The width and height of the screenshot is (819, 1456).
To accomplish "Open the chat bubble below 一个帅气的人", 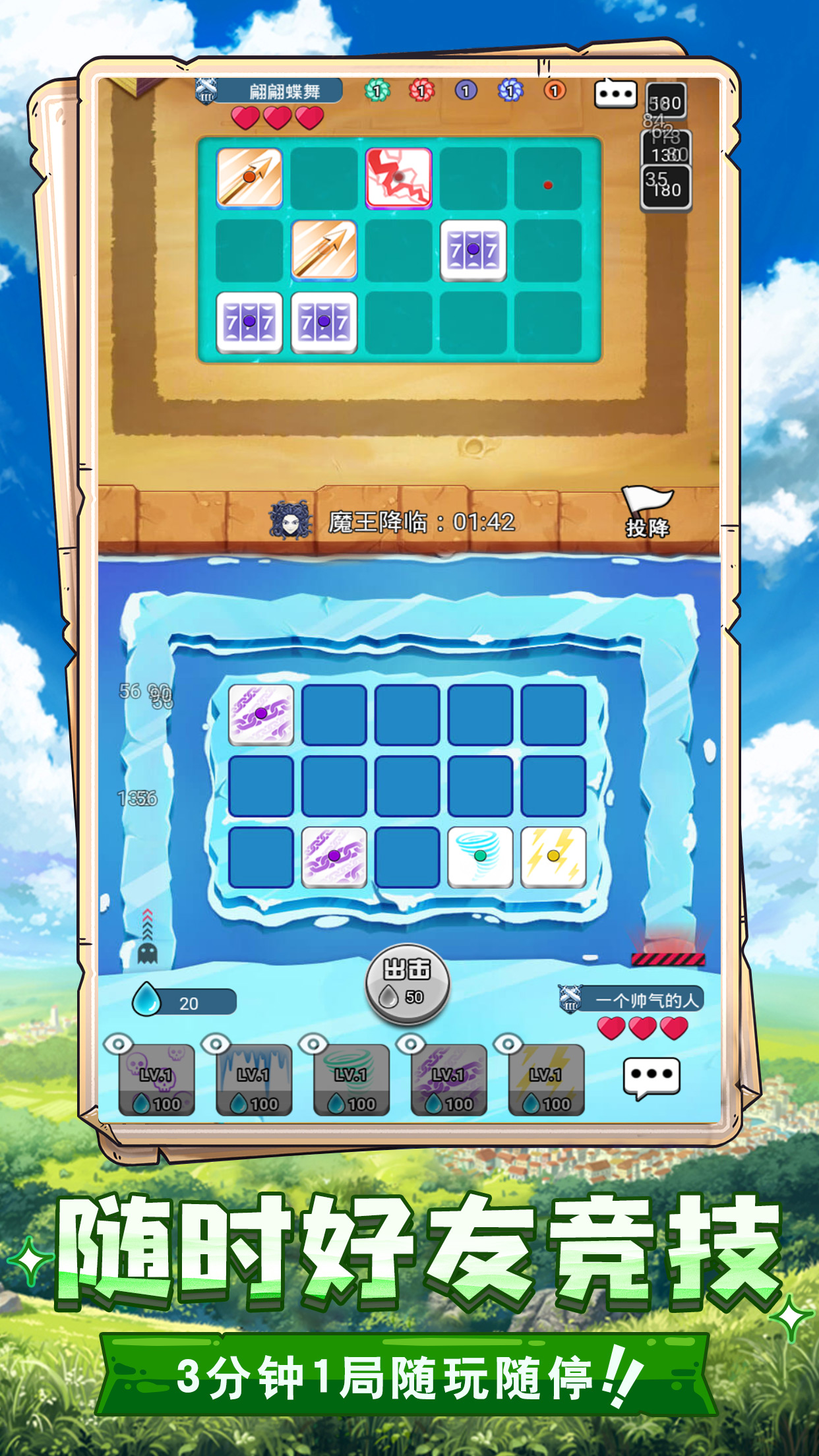I will (652, 1077).
